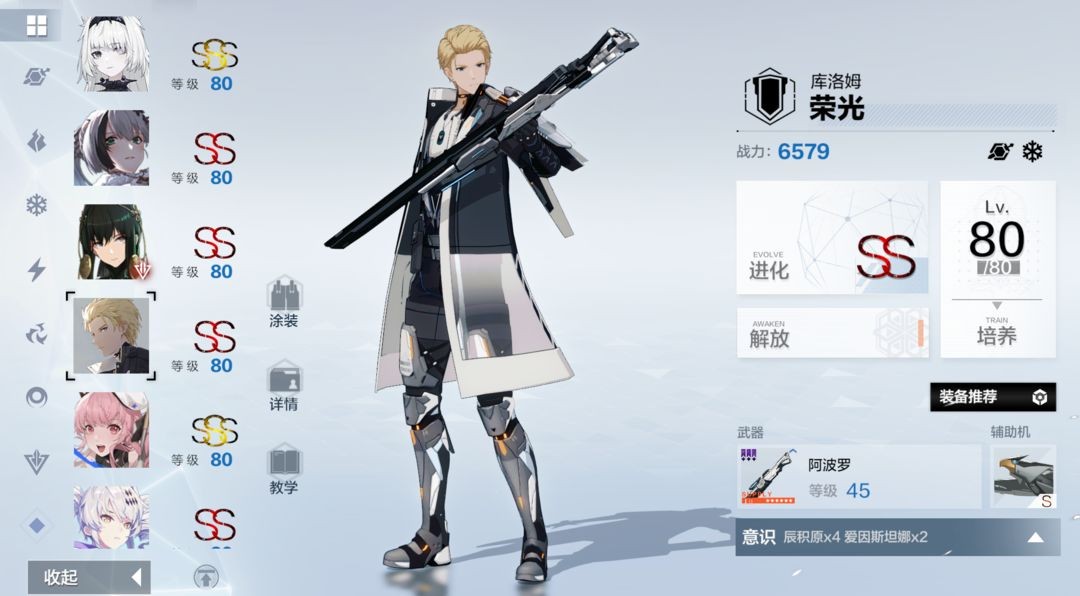The height and width of the screenshot is (596, 1080).
Task: Click the 装备推荐 equipment recommendation button
Action: coord(992,397)
